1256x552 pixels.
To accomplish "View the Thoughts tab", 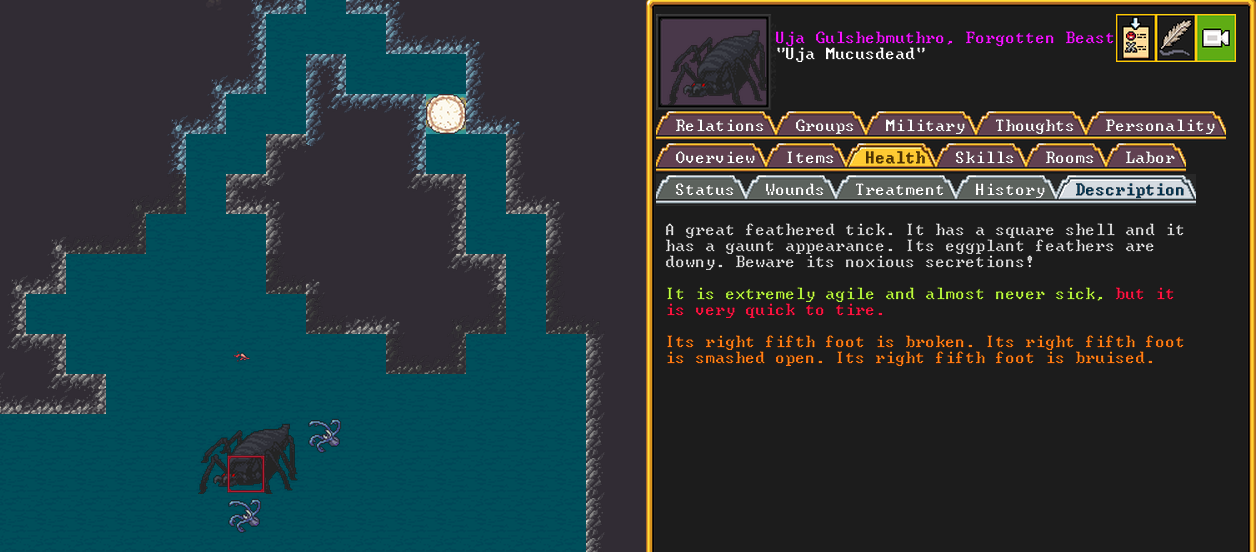I will pos(1034,125).
